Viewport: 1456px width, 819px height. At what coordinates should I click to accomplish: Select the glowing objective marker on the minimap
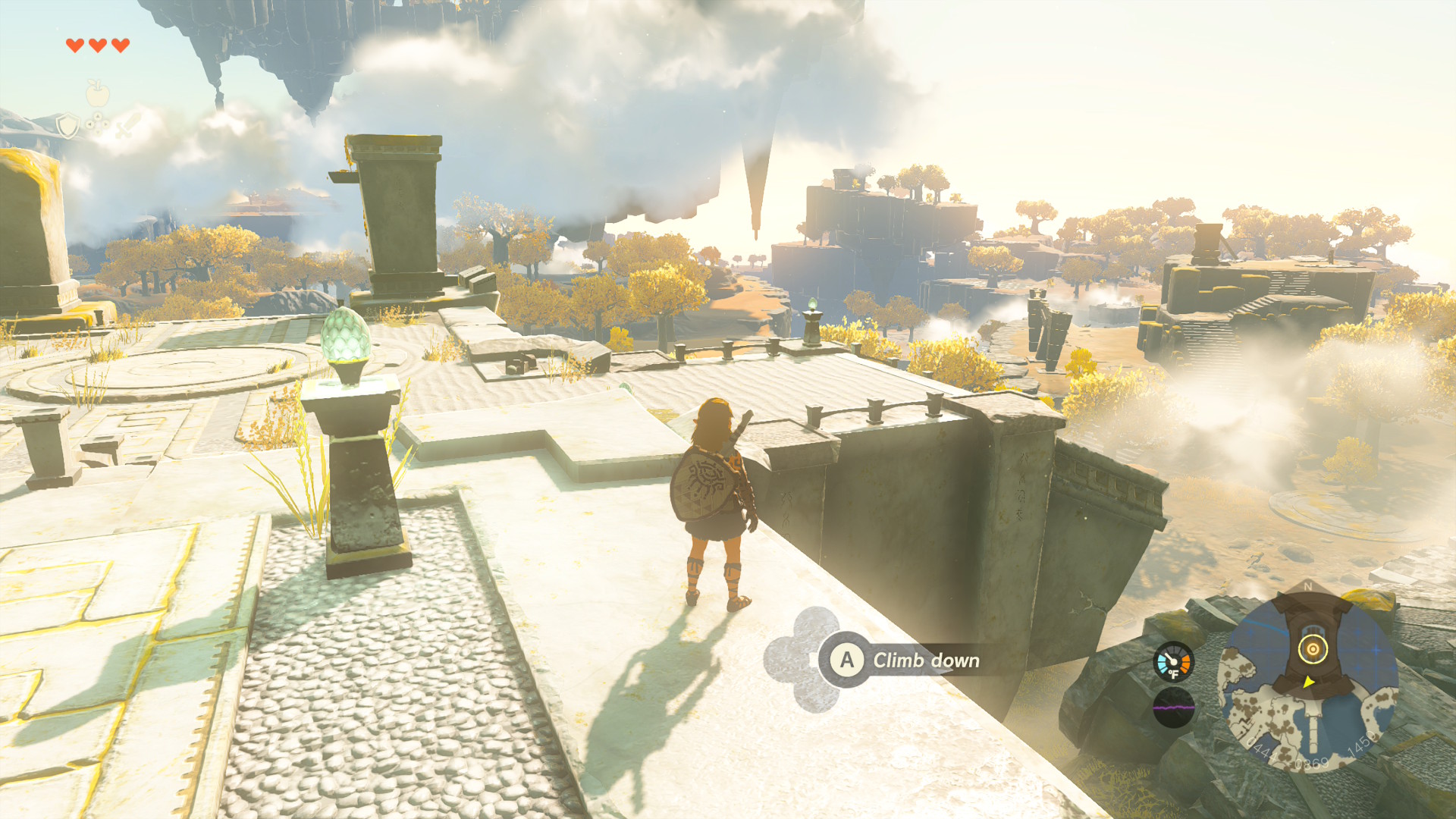click(x=1313, y=649)
